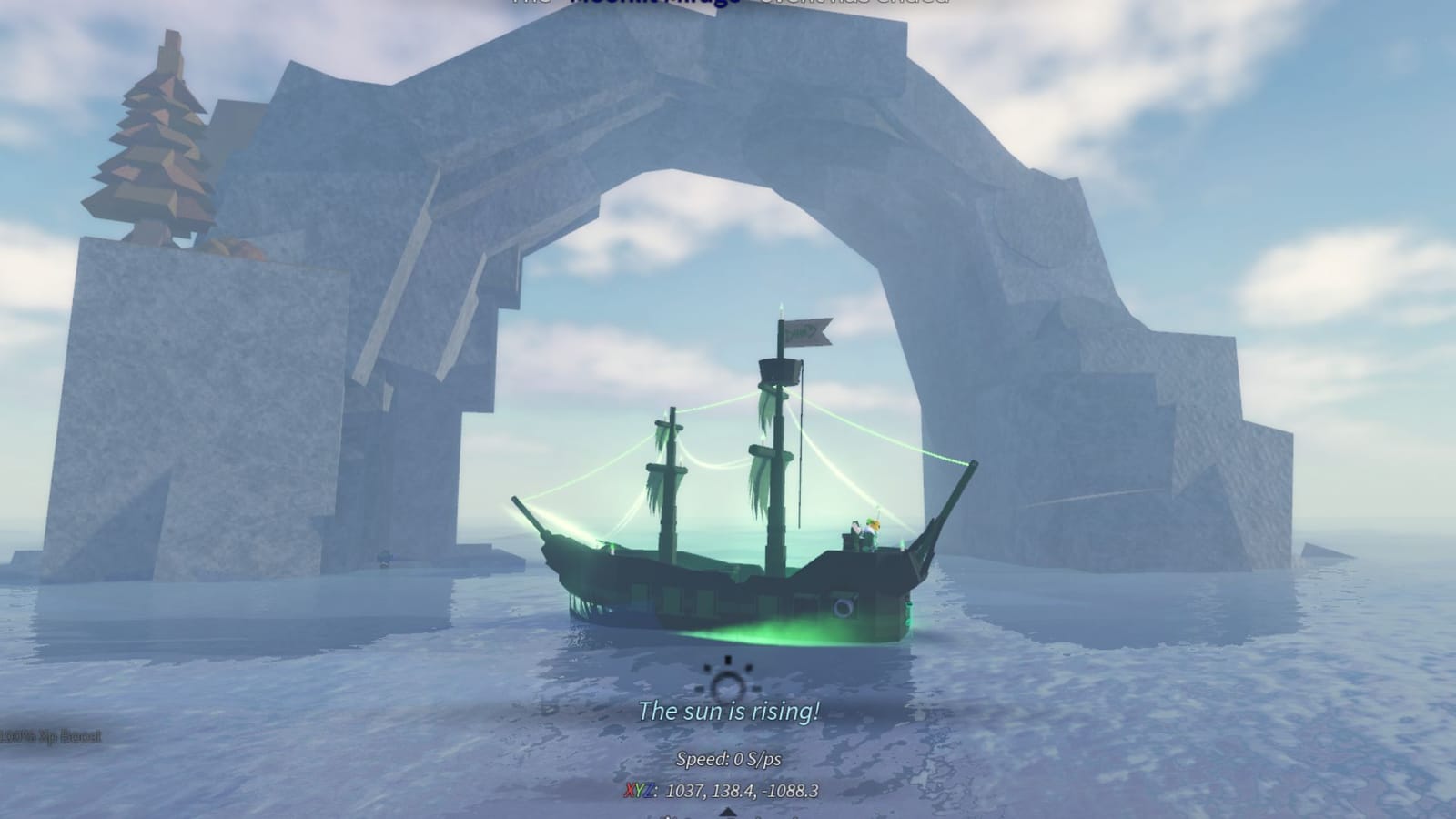Click the player character at the helm

coord(872,526)
